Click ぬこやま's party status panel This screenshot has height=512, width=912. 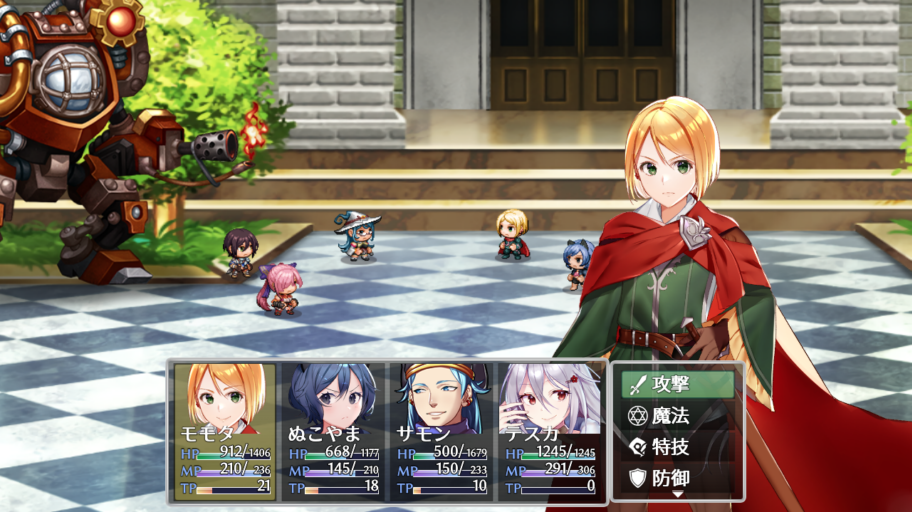click(x=333, y=430)
